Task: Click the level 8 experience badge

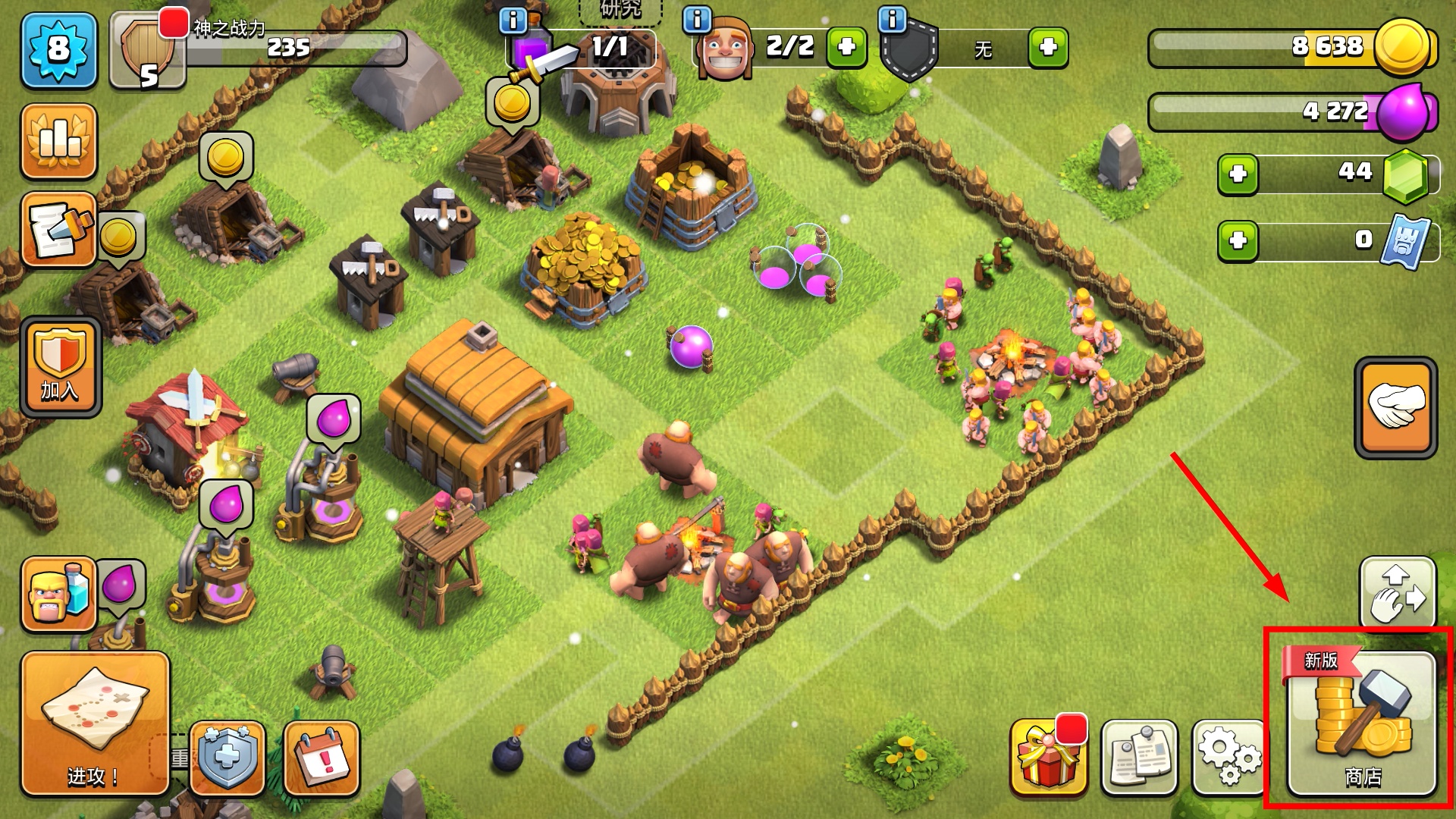Action: click(59, 50)
